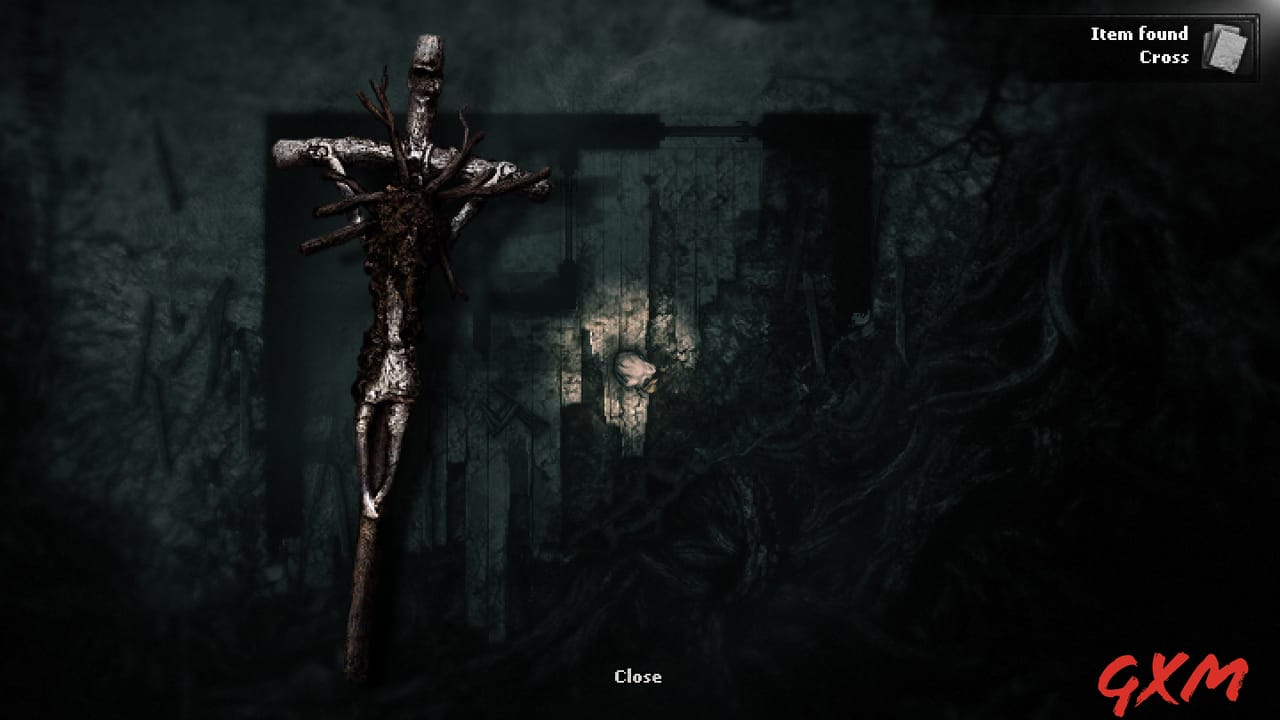Dismiss the item popup via Close
Viewport: 1280px width, 720px height.
[x=639, y=676]
